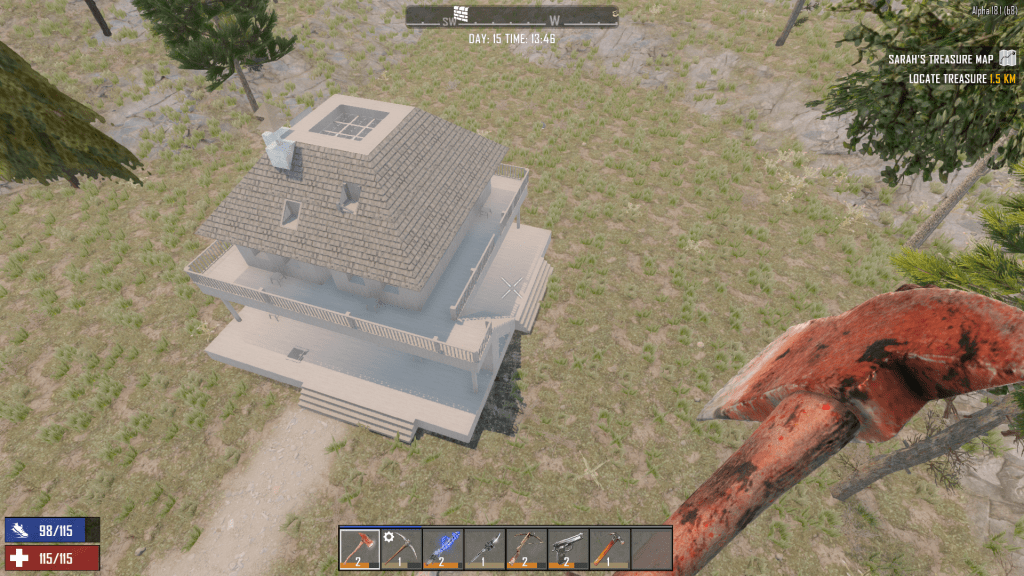The width and height of the screenshot is (1024, 576).
Task: Choose the blue glowing tool slot
Action: point(443,548)
